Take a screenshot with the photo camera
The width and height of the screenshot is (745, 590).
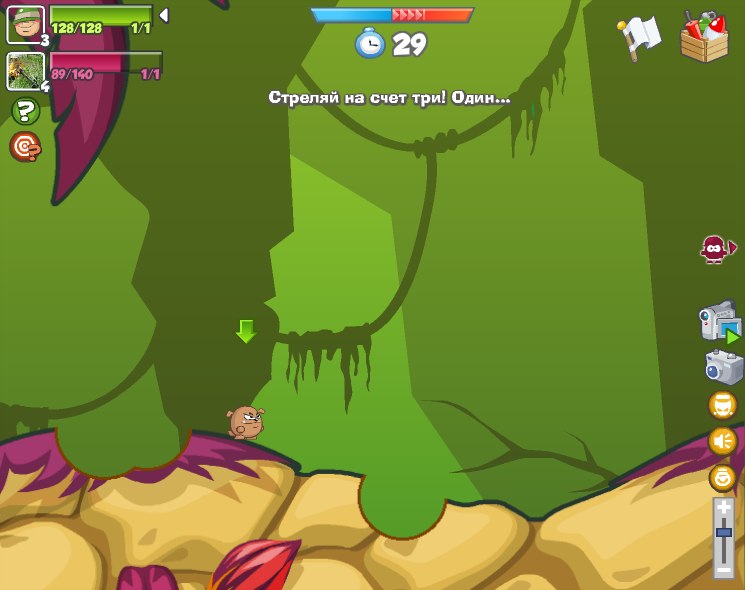click(722, 366)
